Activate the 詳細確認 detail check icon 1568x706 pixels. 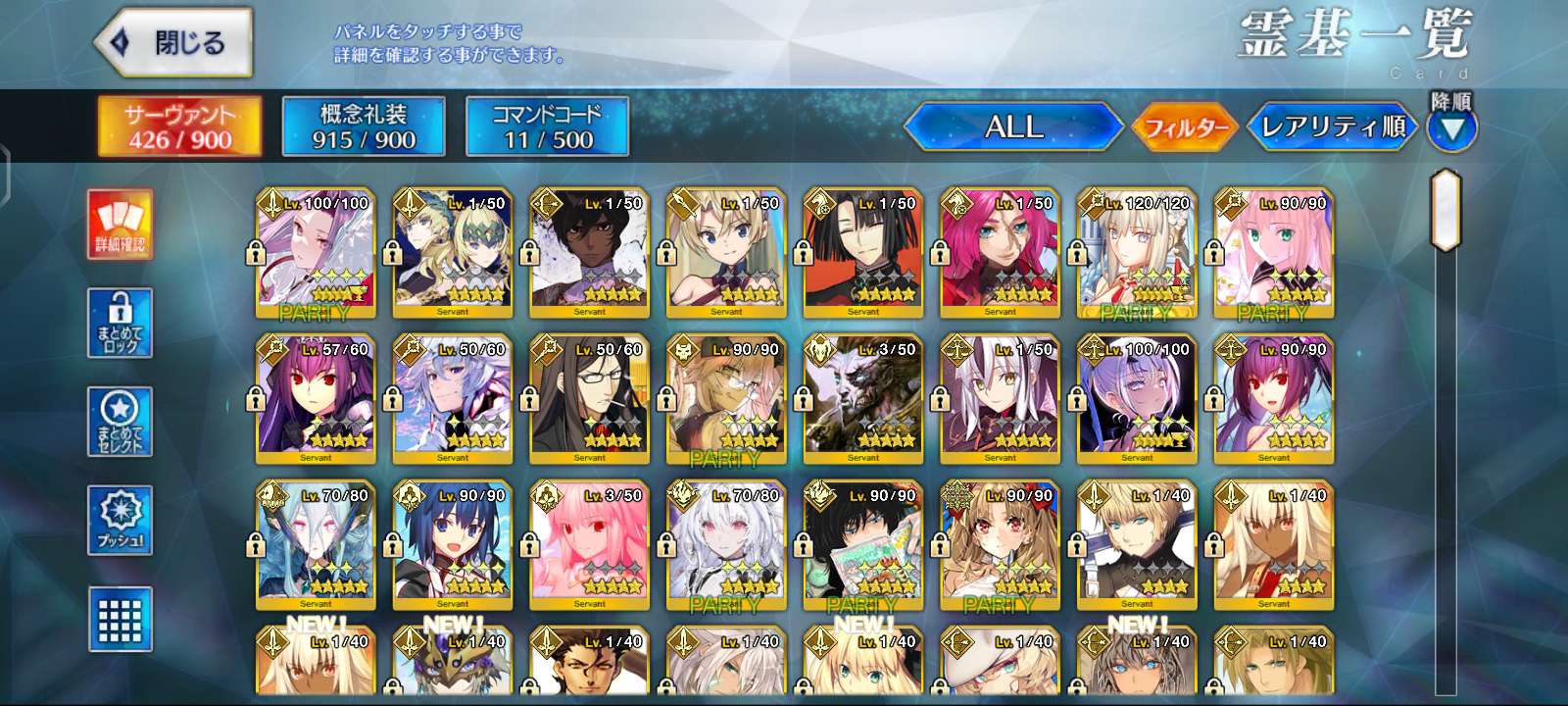(x=120, y=225)
